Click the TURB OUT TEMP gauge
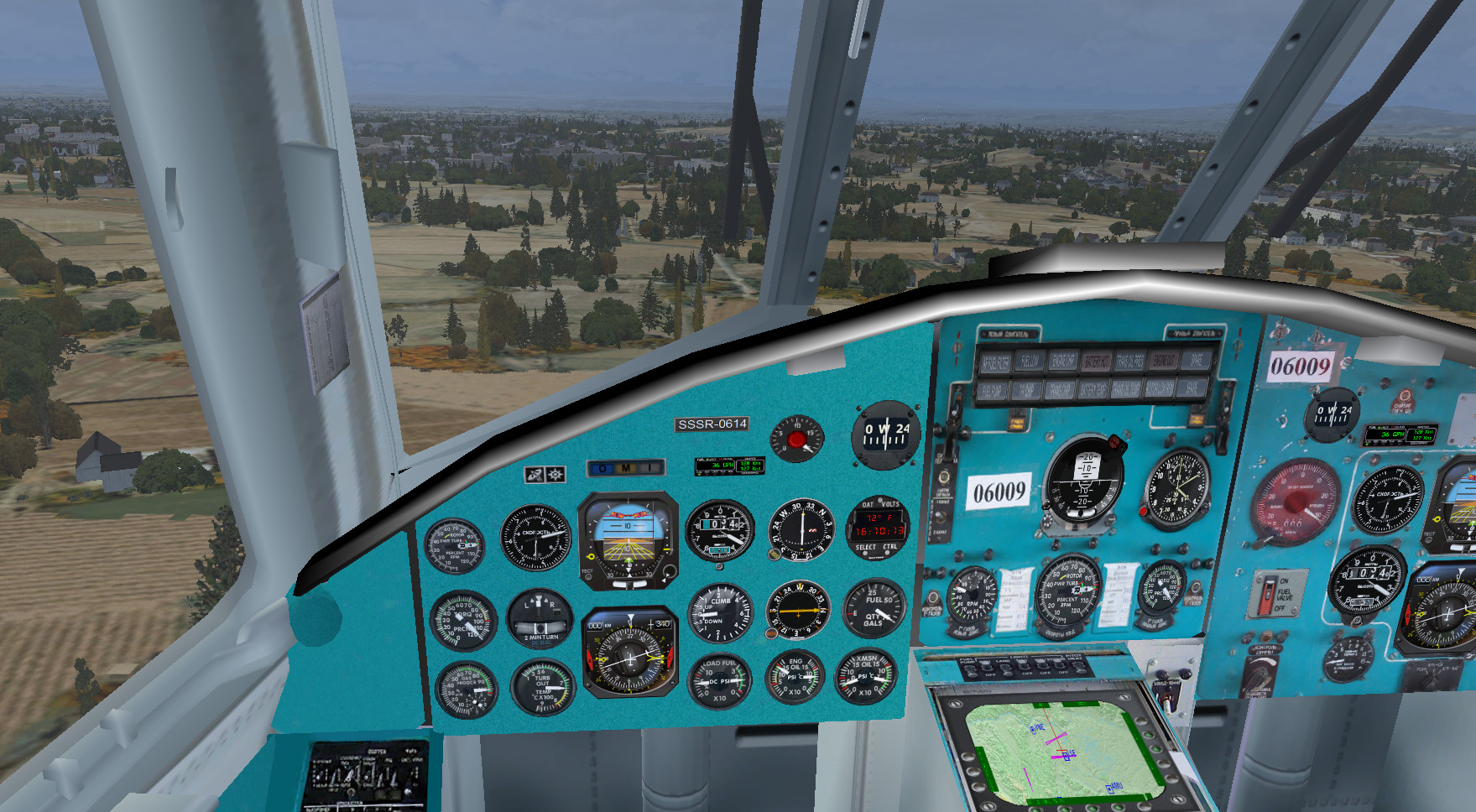This screenshot has width=1476, height=812. tap(543, 689)
